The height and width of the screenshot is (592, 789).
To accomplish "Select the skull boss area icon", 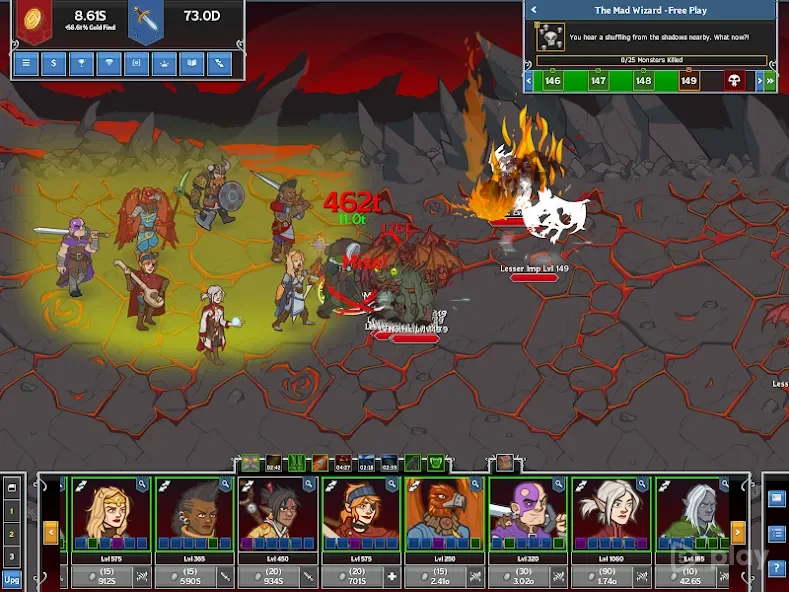I will [x=735, y=81].
